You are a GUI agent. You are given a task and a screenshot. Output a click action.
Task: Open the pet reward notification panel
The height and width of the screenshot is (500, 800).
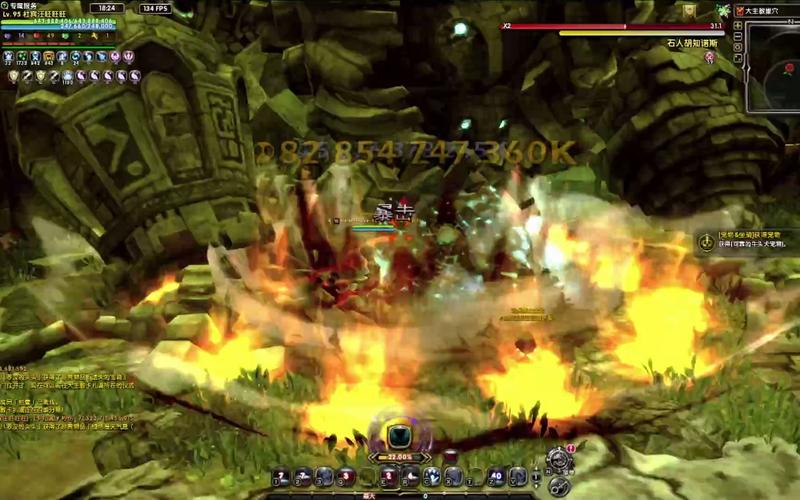point(745,241)
